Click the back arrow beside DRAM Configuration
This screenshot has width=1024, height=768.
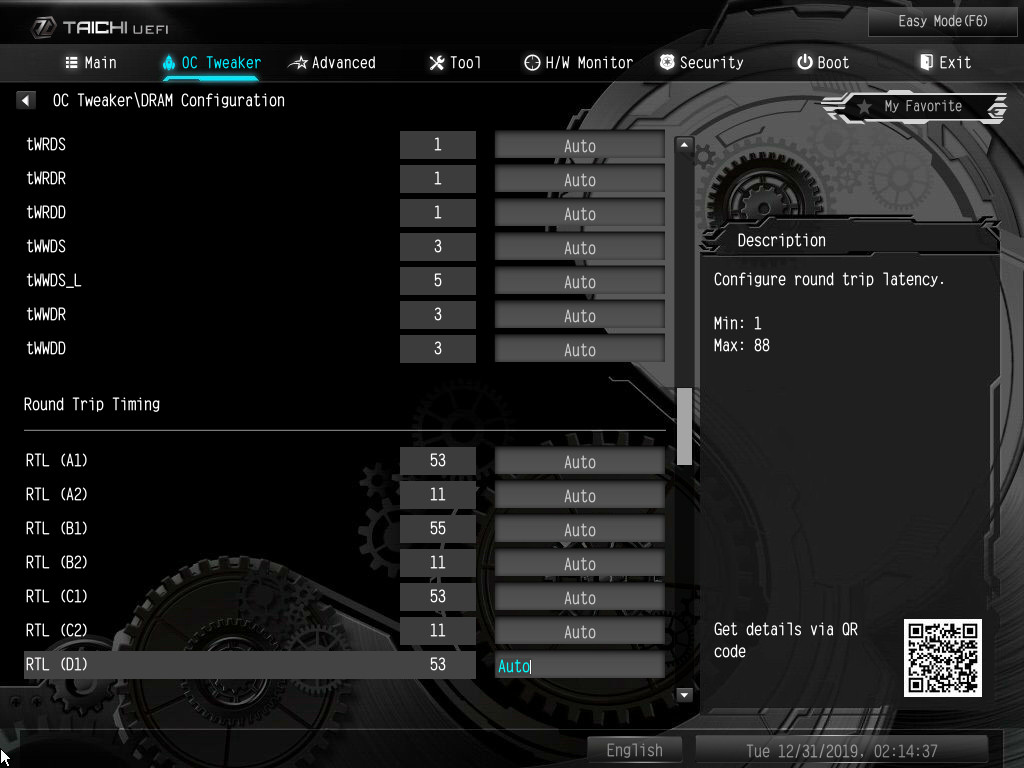[x=27, y=100]
